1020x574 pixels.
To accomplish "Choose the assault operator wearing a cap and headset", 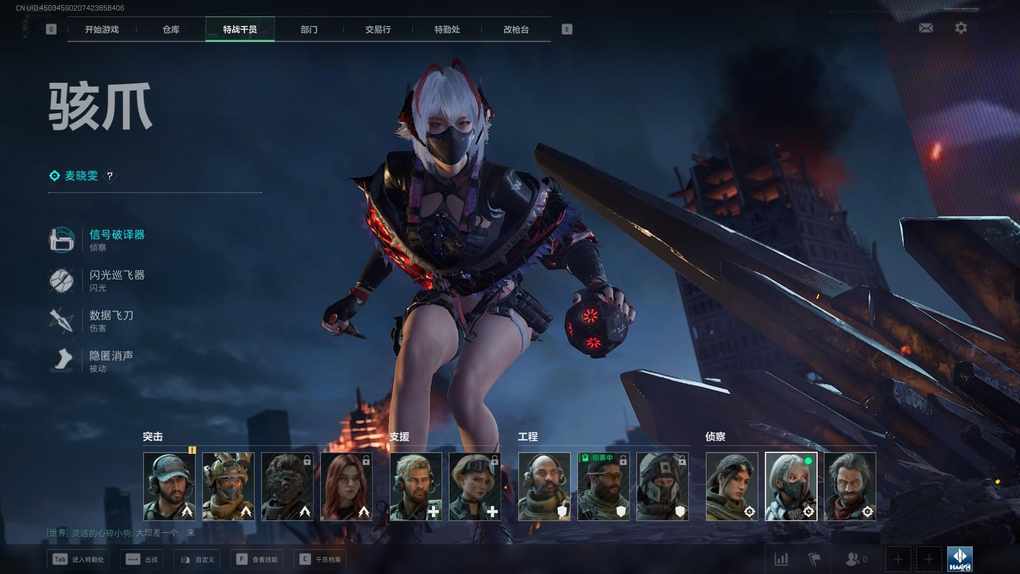I will click(x=169, y=486).
